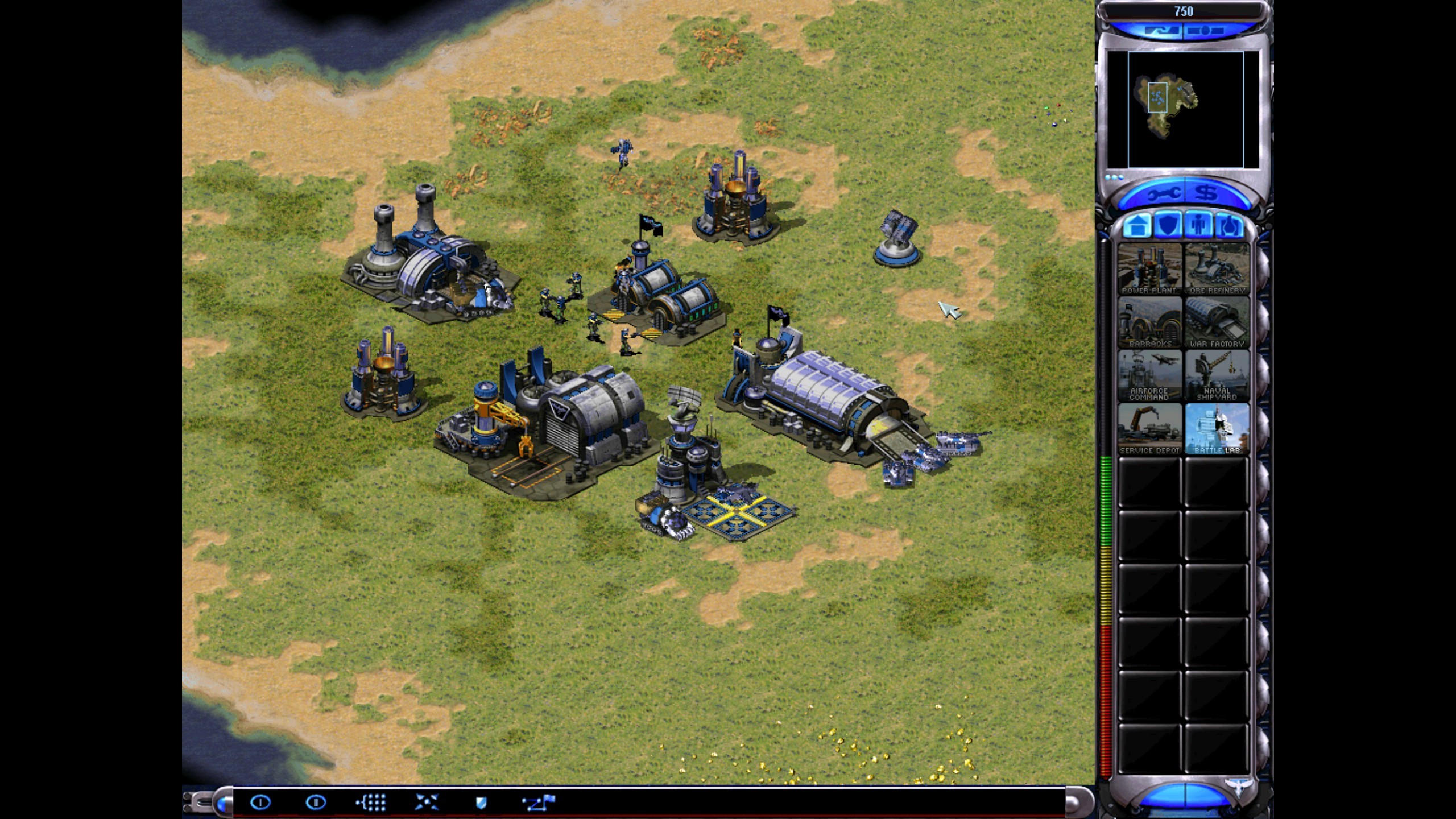The image size is (1456, 819).
Task: Select team two on the command bar
Action: (x=316, y=803)
